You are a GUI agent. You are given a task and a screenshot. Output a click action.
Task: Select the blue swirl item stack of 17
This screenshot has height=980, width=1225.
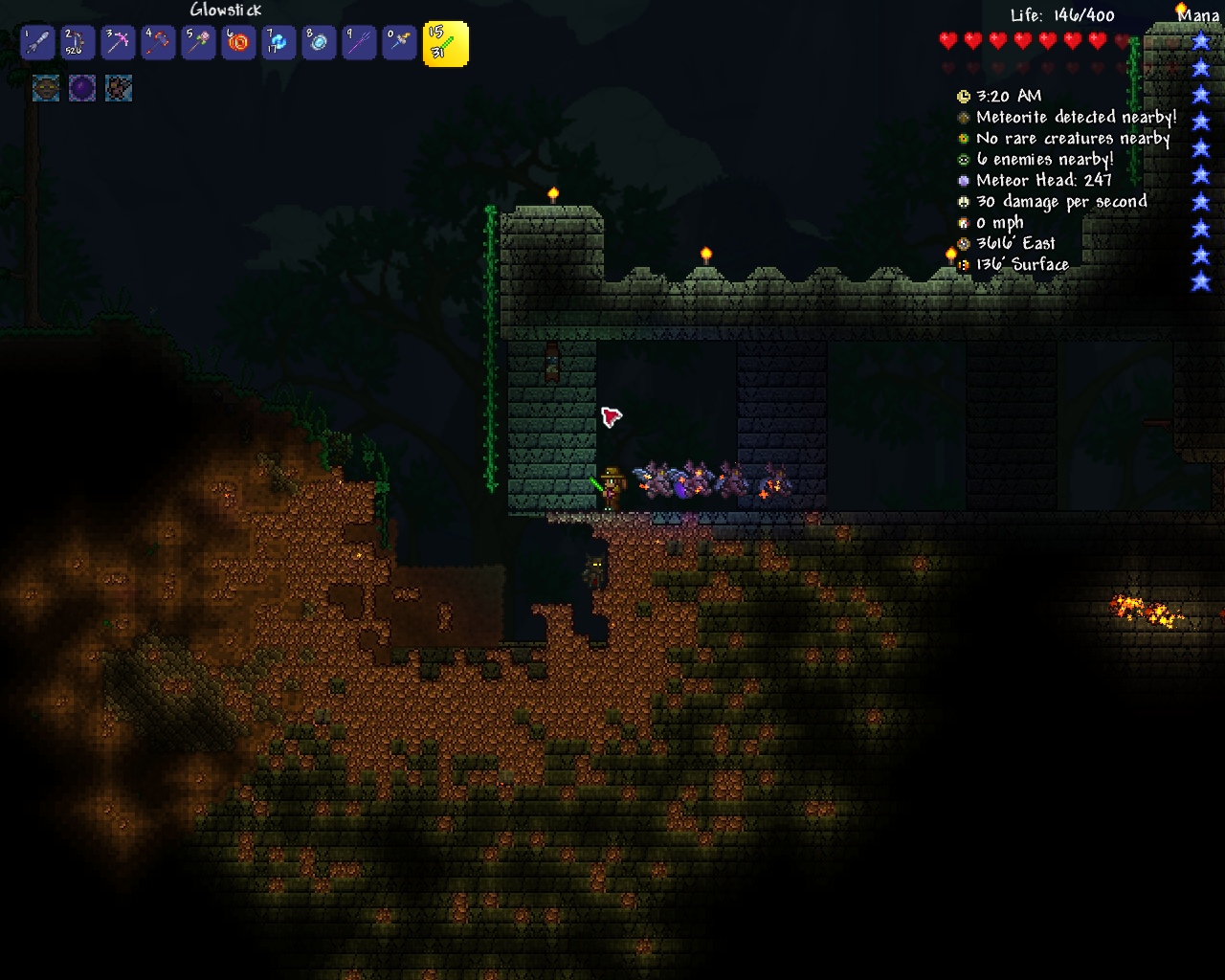(x=278, y=43)
